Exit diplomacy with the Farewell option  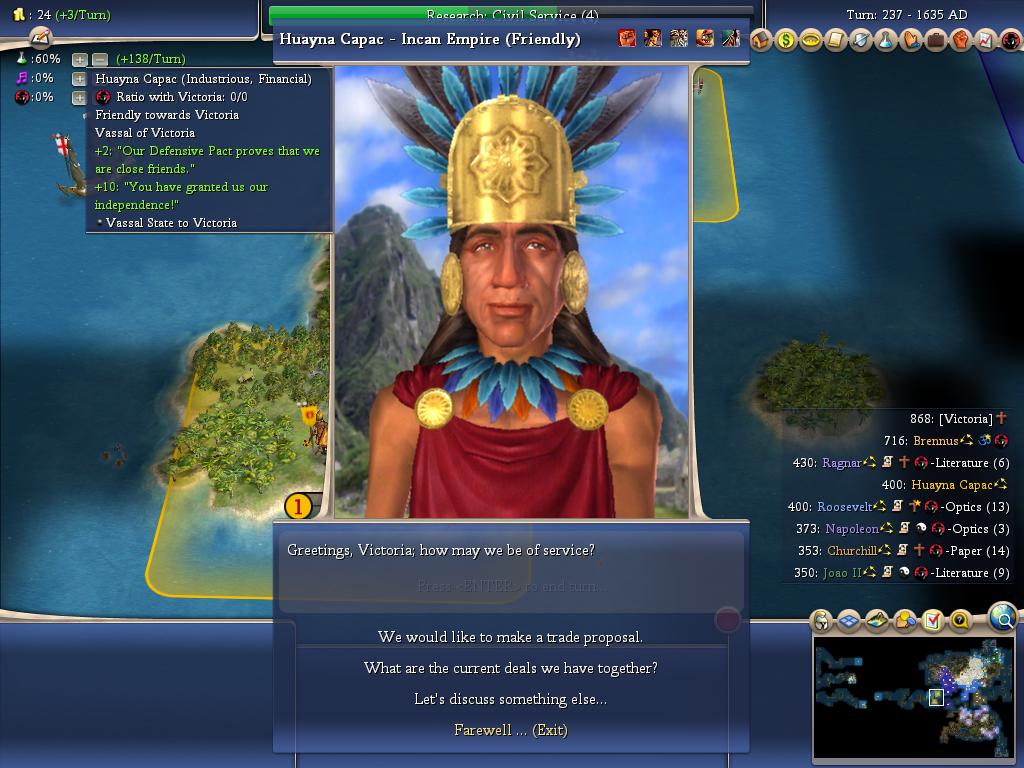pos(510,730)
